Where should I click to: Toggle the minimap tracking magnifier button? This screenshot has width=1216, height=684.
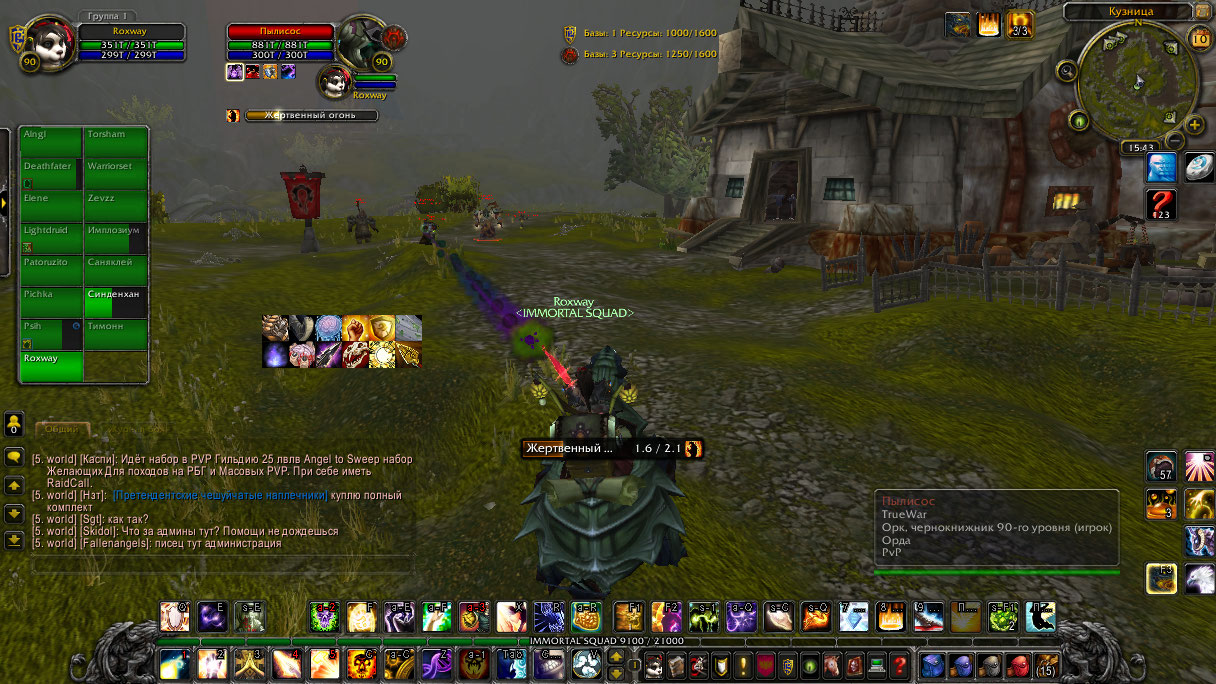tap(1068, 70)
